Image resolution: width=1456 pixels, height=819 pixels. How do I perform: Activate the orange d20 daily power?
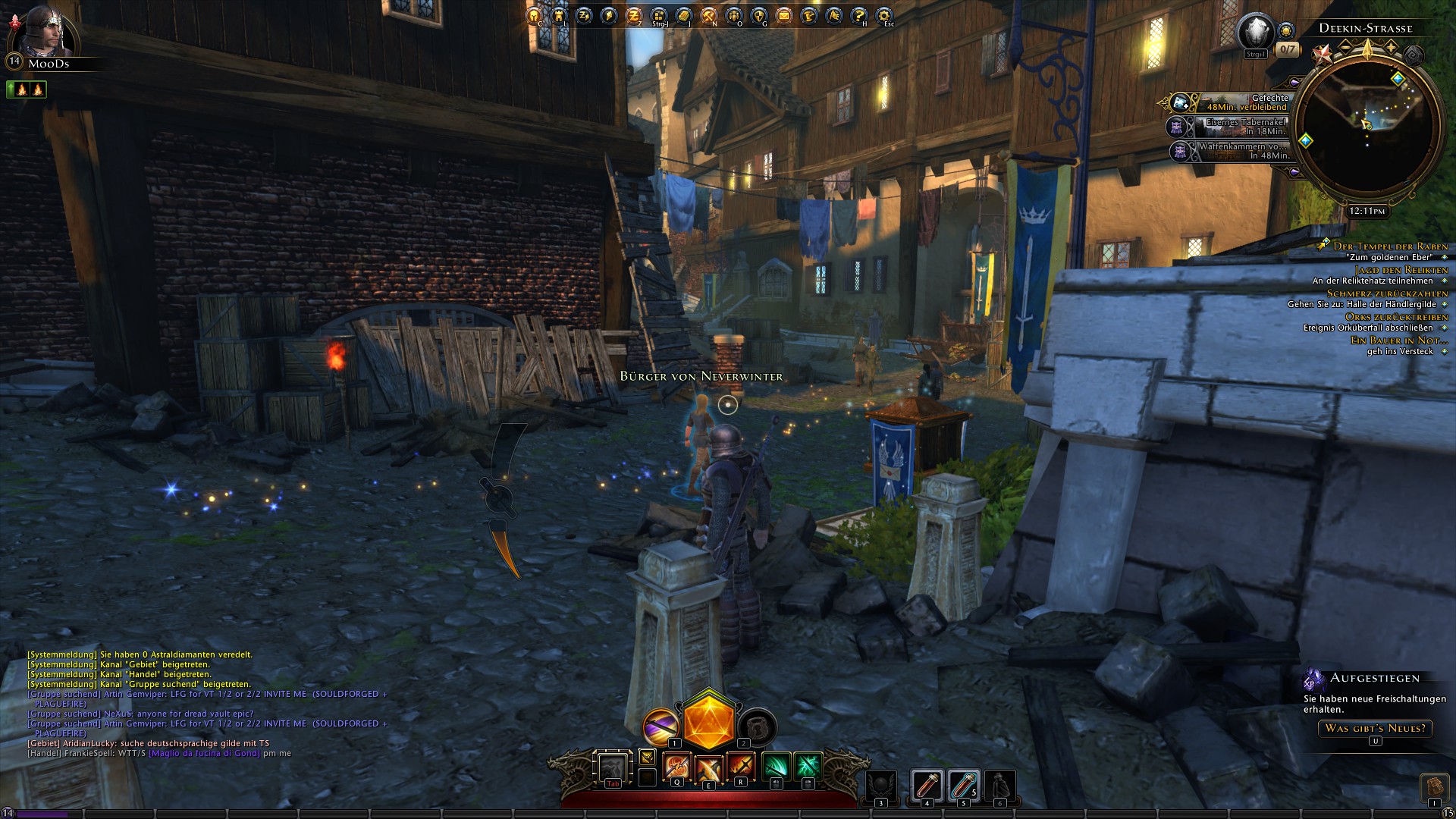[709, 720]
